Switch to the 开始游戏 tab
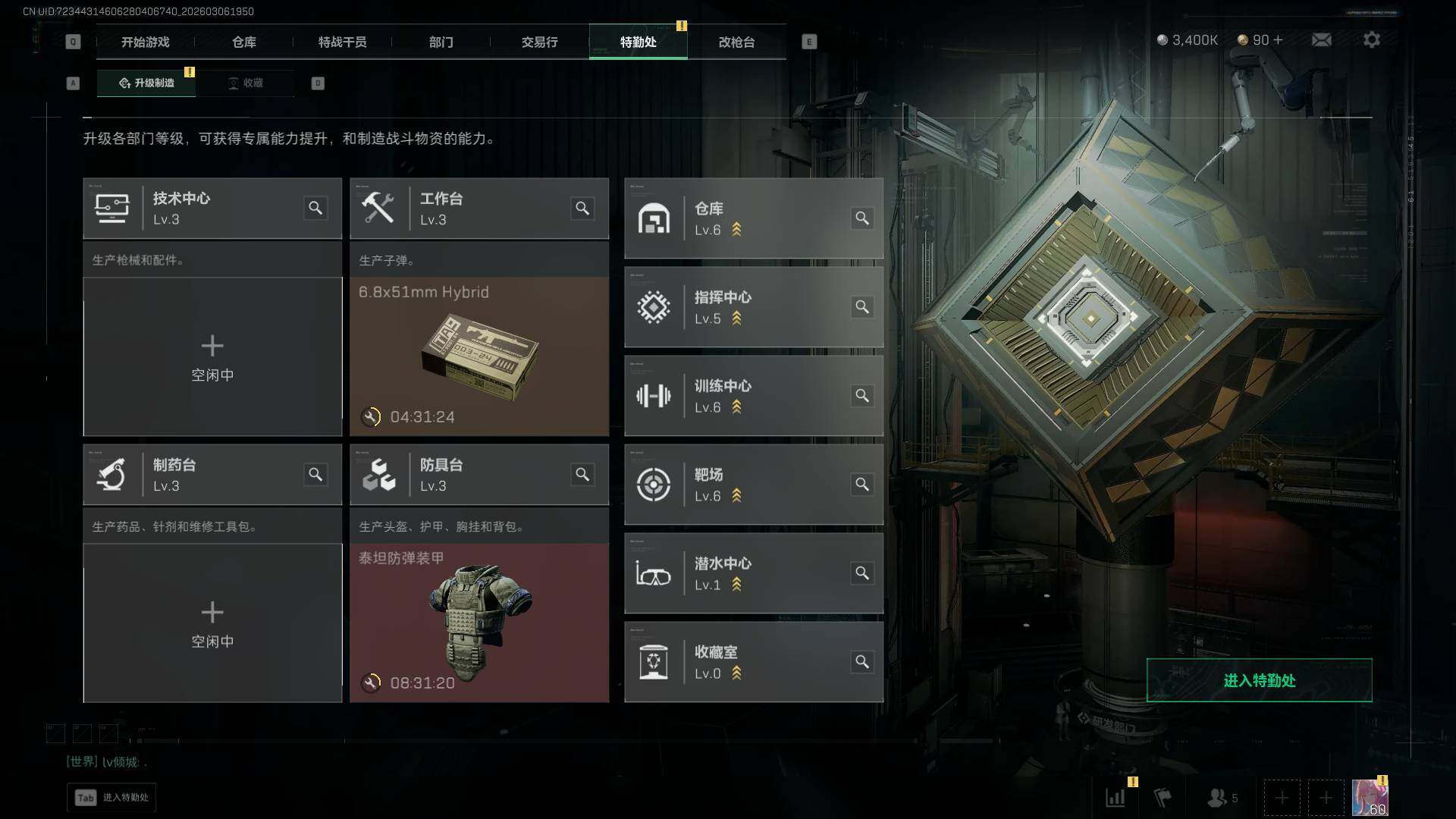This screenshot has width=1456, height=819. pos(145,42)
